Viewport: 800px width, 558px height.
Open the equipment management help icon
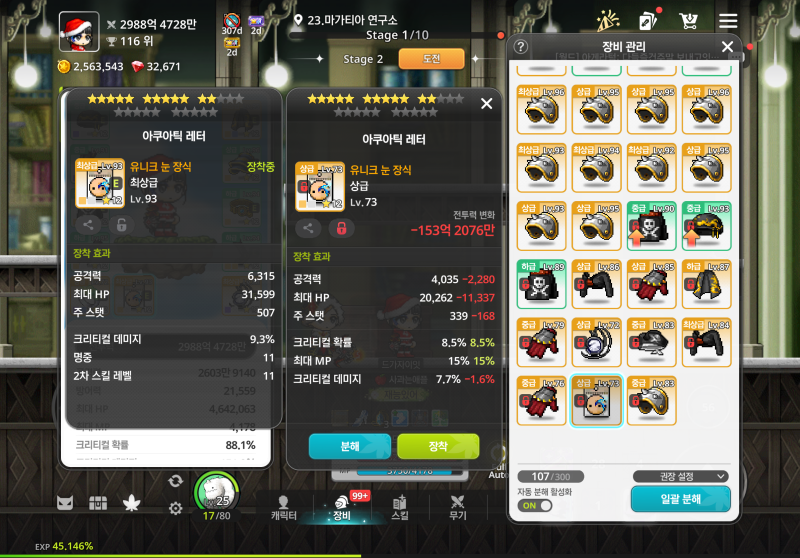pyautogui.click(x=521, y=47)
